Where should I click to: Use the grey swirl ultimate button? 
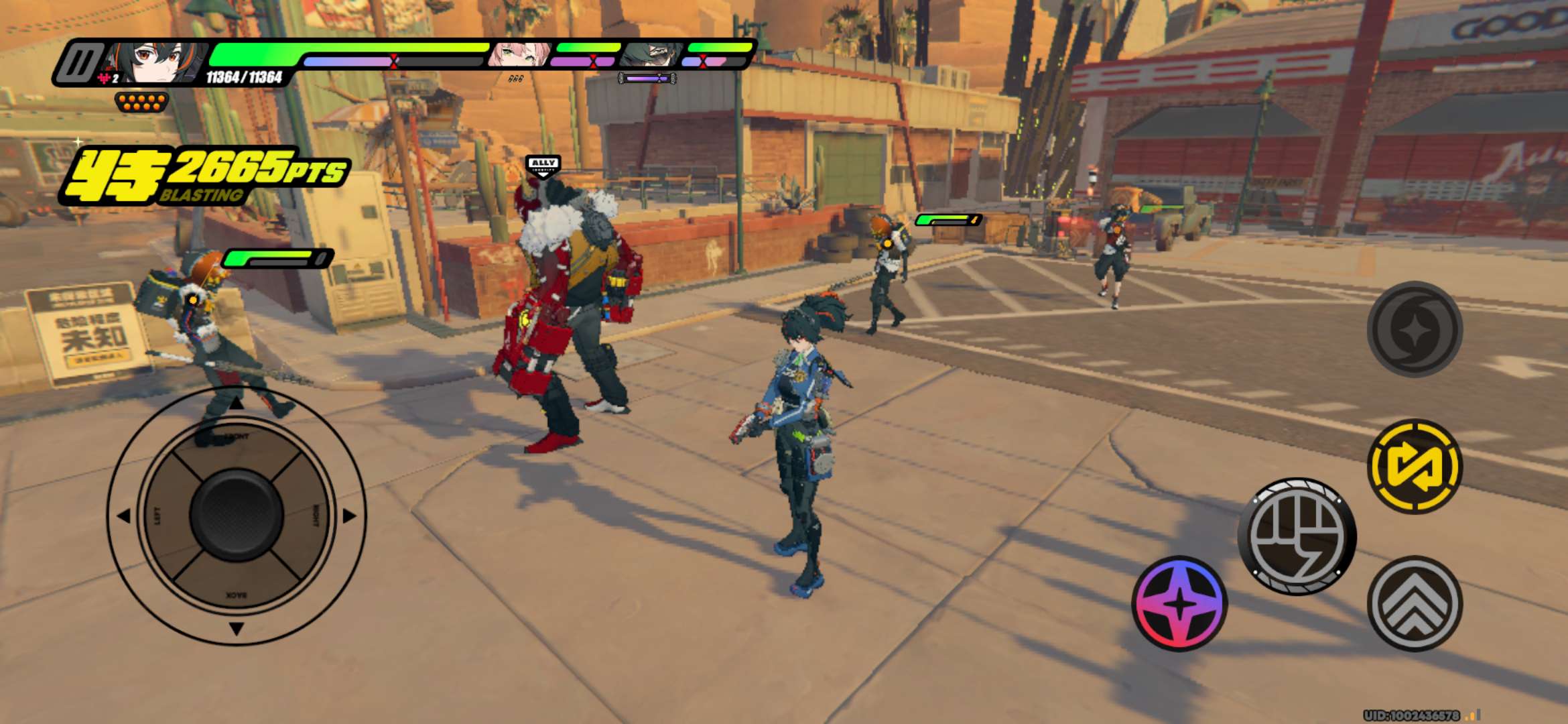click(1415, 328)
